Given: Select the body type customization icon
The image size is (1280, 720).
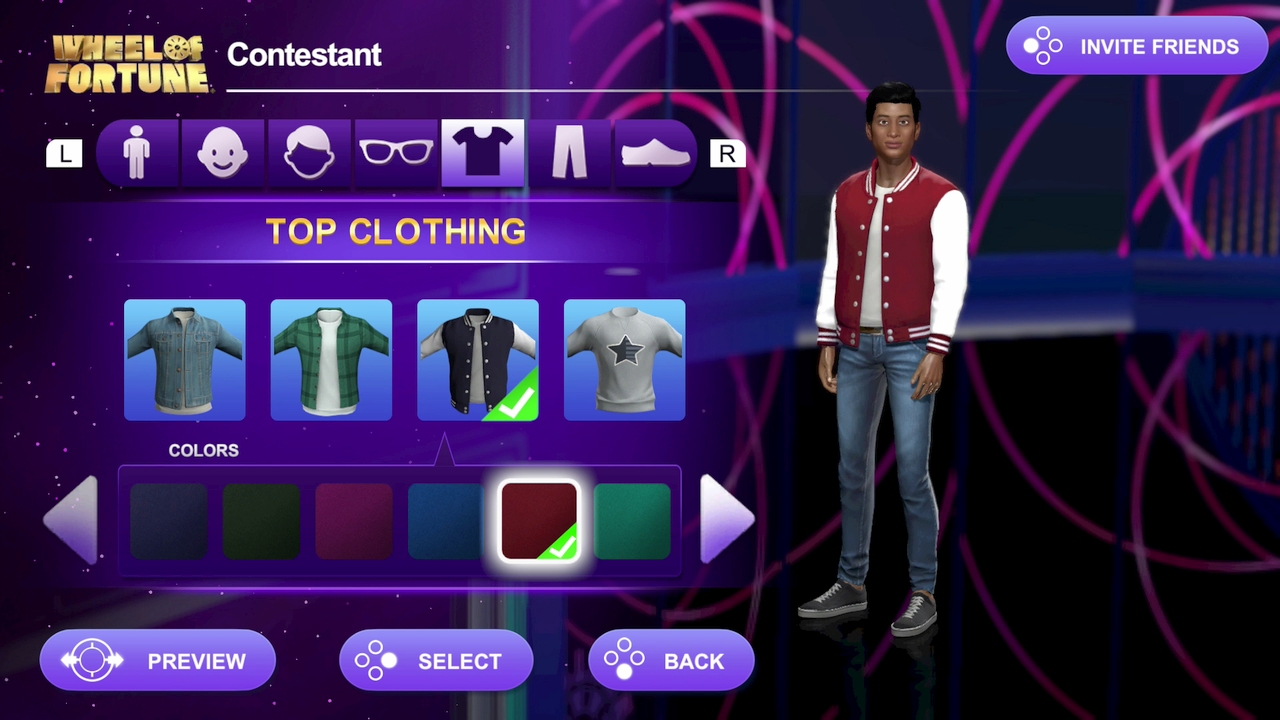Looking at the screenshot, I should (137, 152).
